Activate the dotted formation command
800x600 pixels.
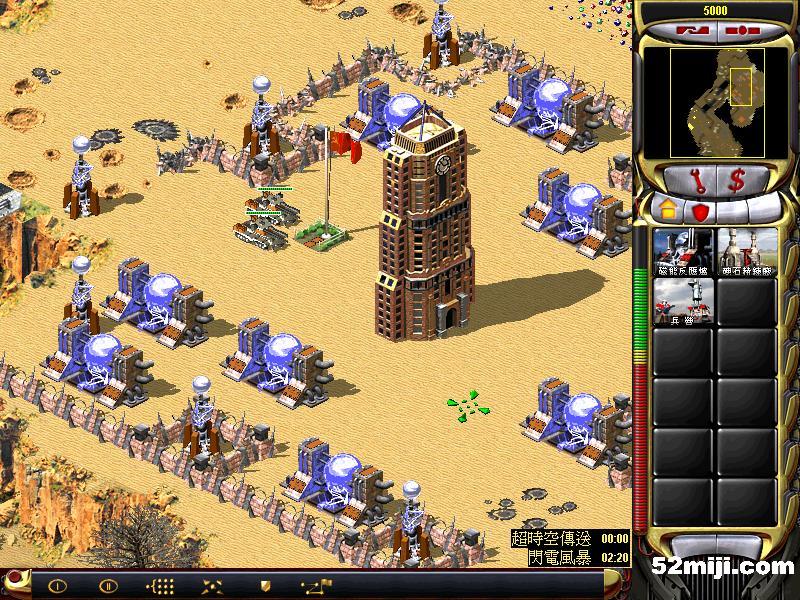pyautogui.click(x=160, y=585)
